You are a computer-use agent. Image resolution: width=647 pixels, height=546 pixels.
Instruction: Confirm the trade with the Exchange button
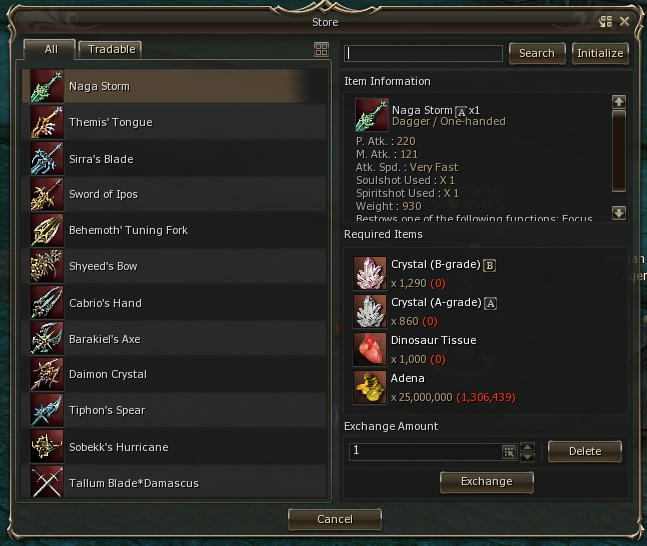487,481
